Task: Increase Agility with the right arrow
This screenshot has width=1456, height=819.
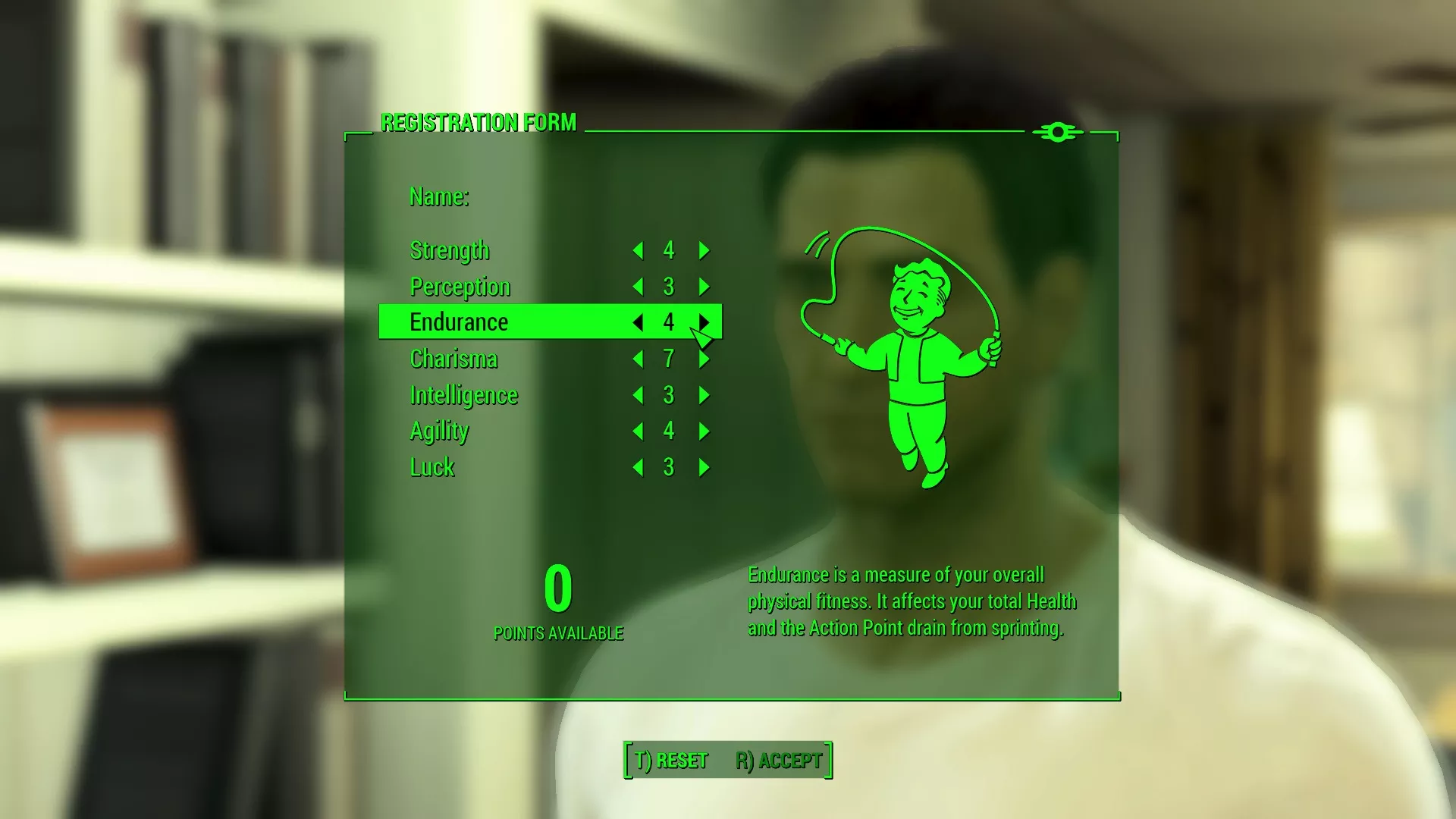Action: tap(704, 431)
